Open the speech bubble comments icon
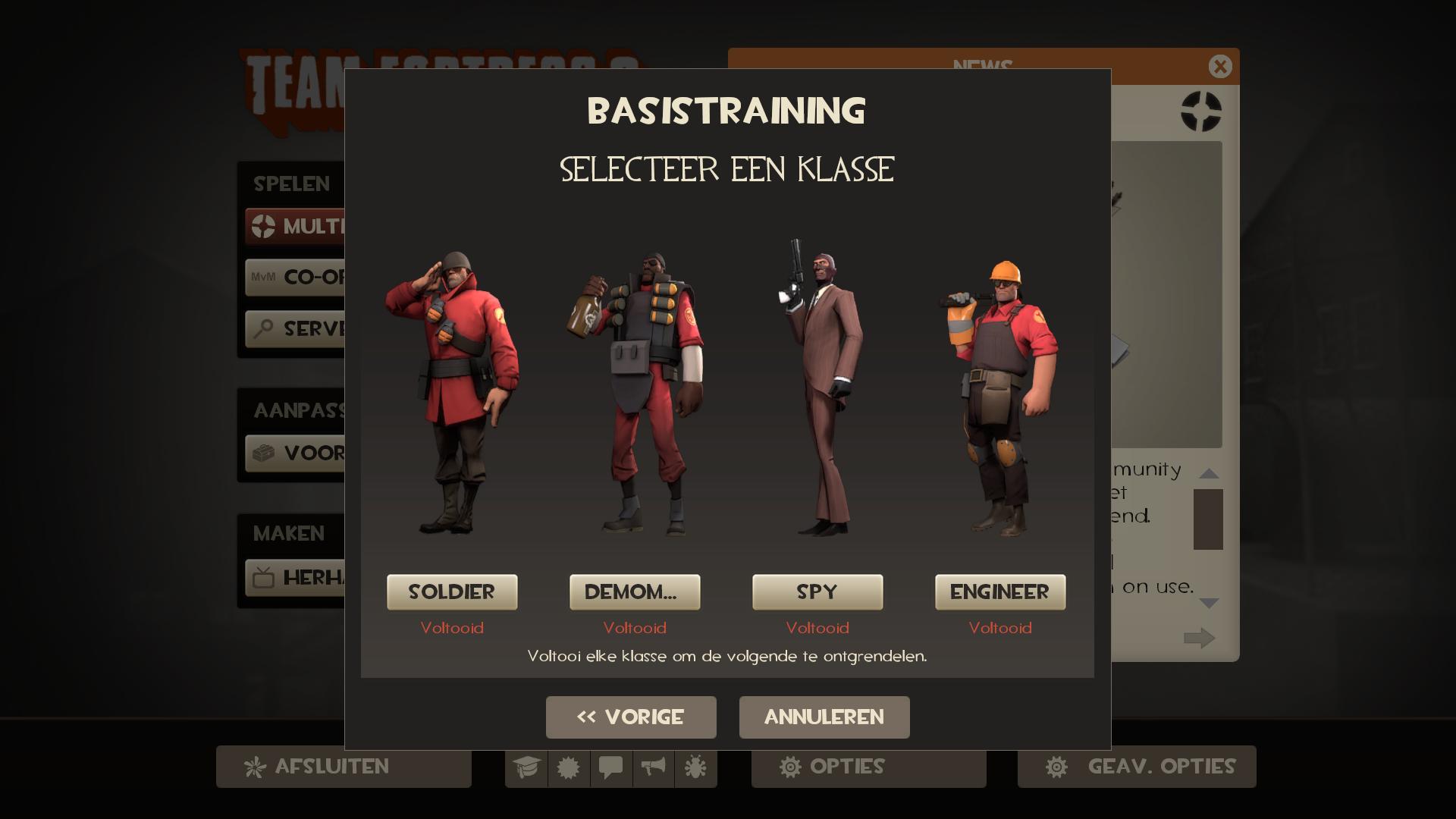The height and width of the screenshot is (819, 1456). click(x=611, y=767)
